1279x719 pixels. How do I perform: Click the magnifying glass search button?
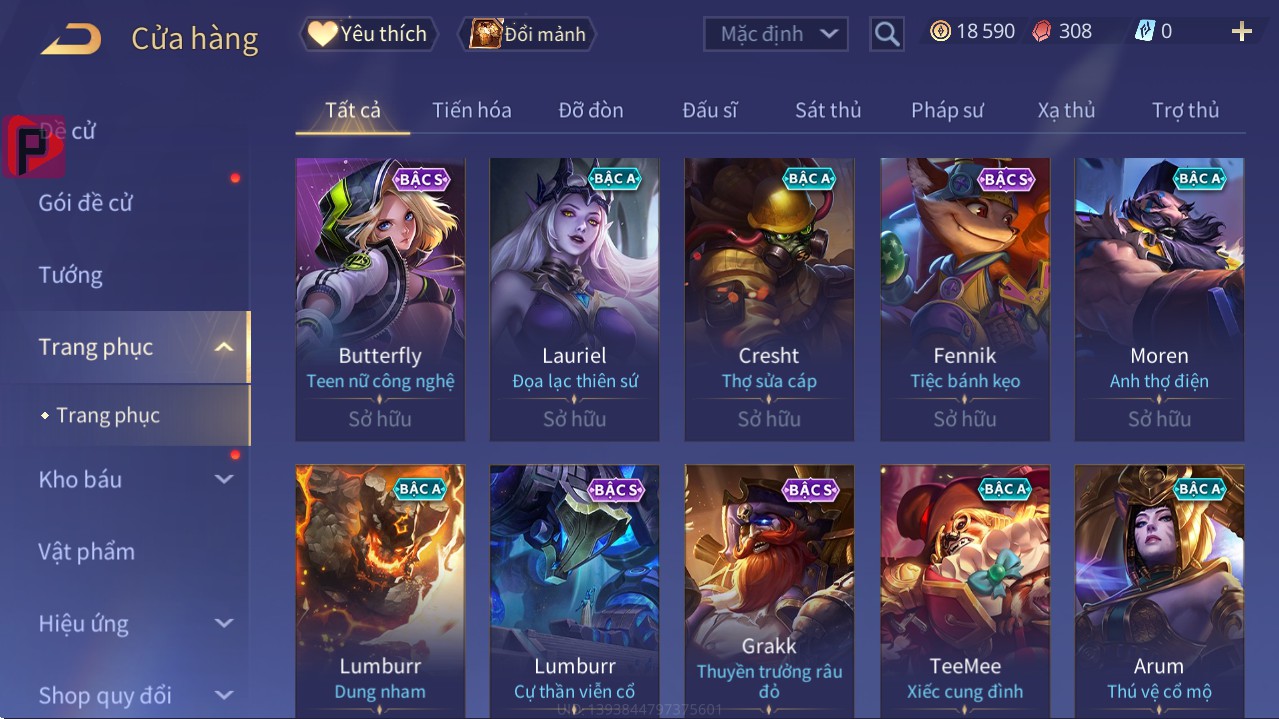(886, 34)
